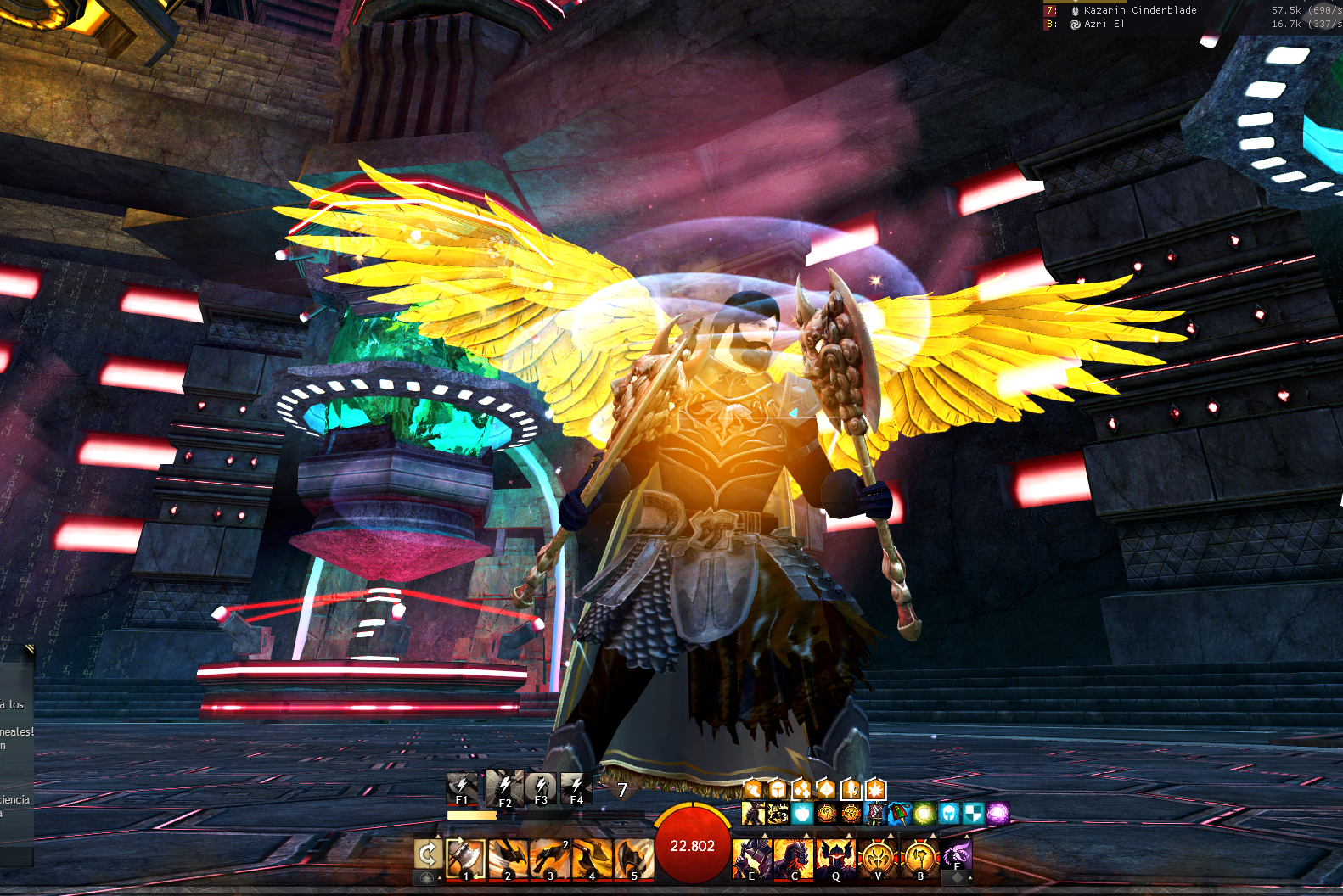Use the F2 profession skill
The height and width of the screenshot is (896, 1343).
[504, 788]
